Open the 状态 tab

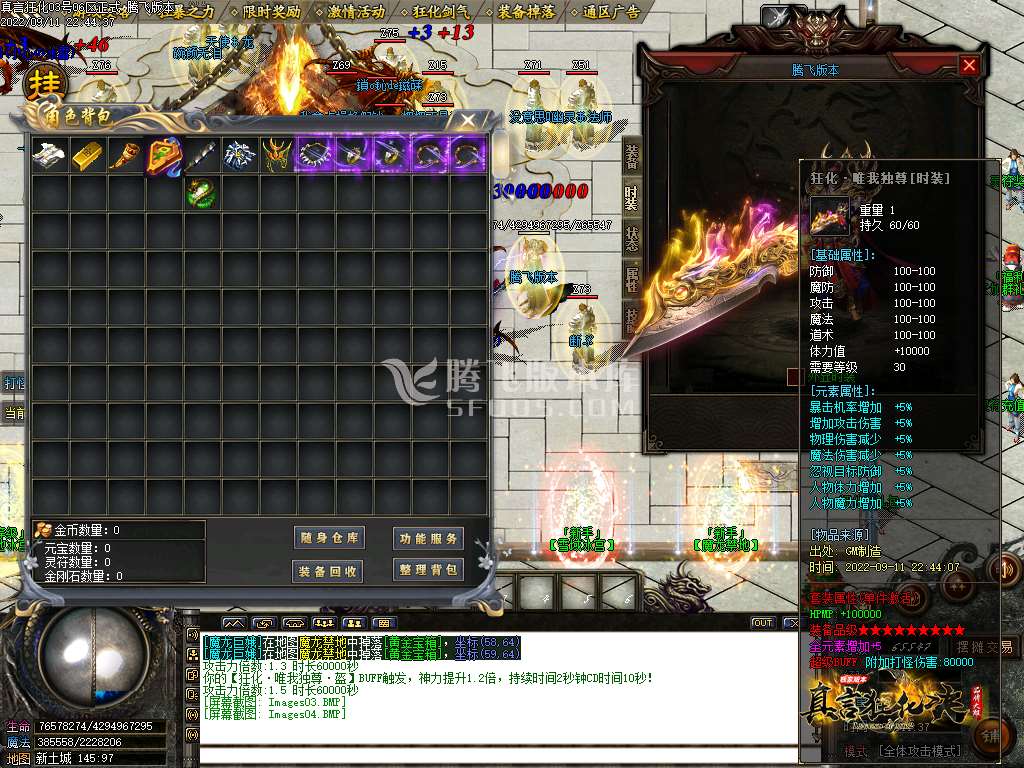click(x=632, y=238)
